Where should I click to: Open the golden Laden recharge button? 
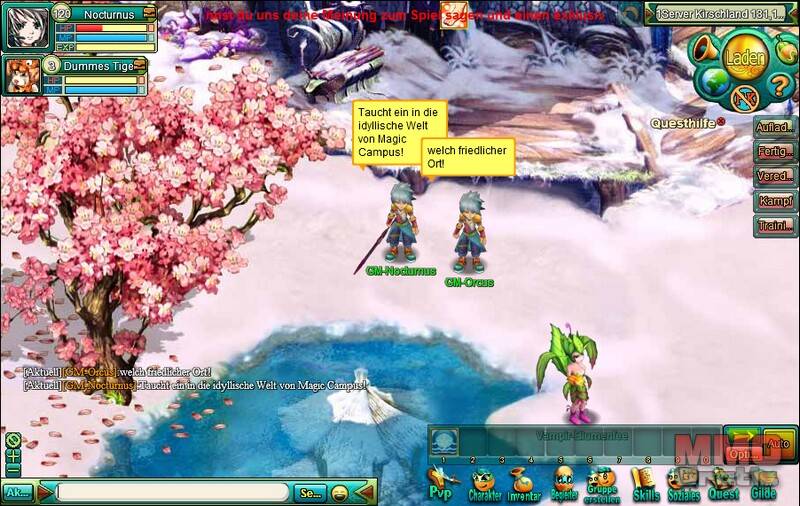pyautogui.click(x=746, y=58)
